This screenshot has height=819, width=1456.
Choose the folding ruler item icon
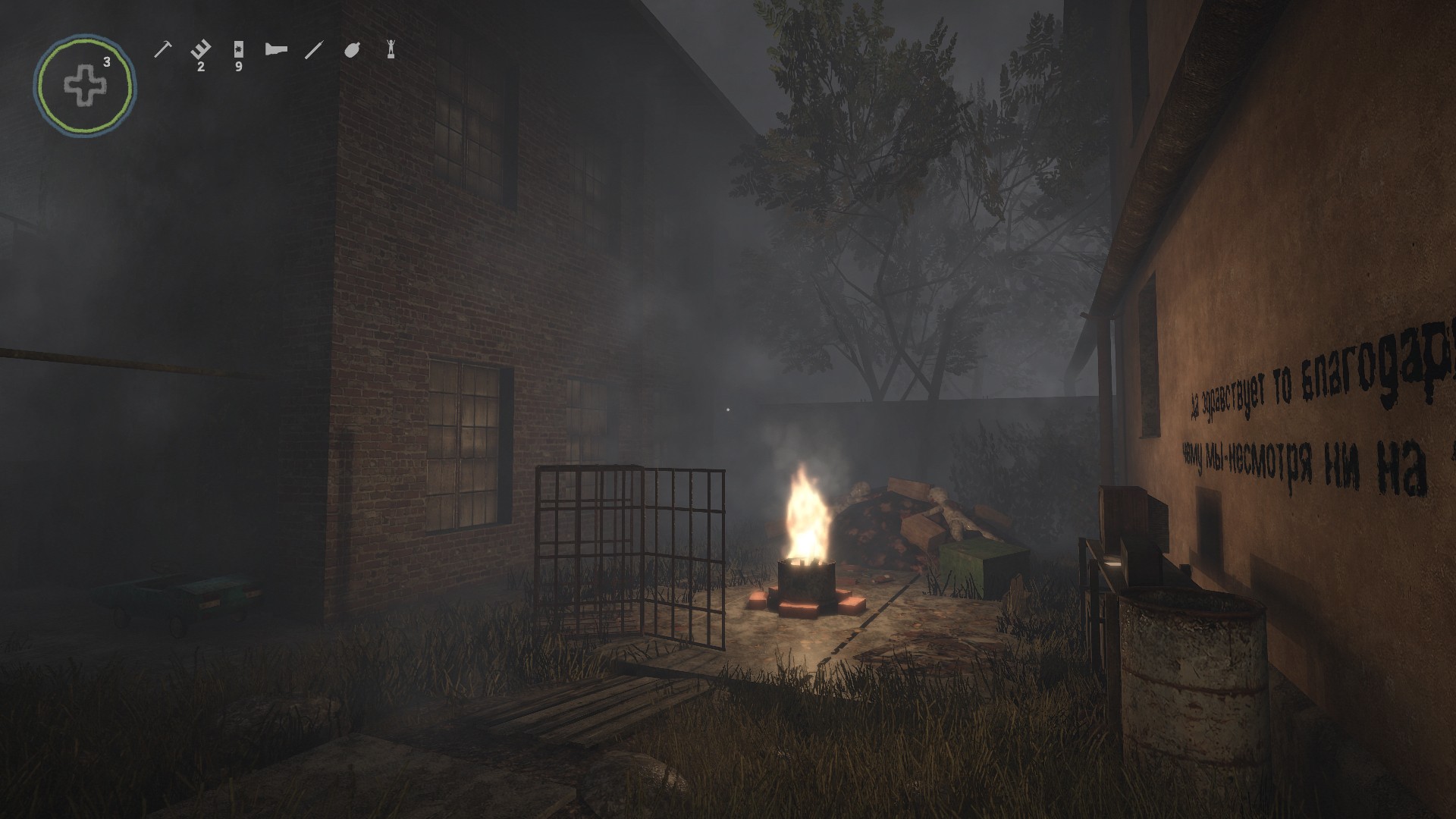(200, 50)
